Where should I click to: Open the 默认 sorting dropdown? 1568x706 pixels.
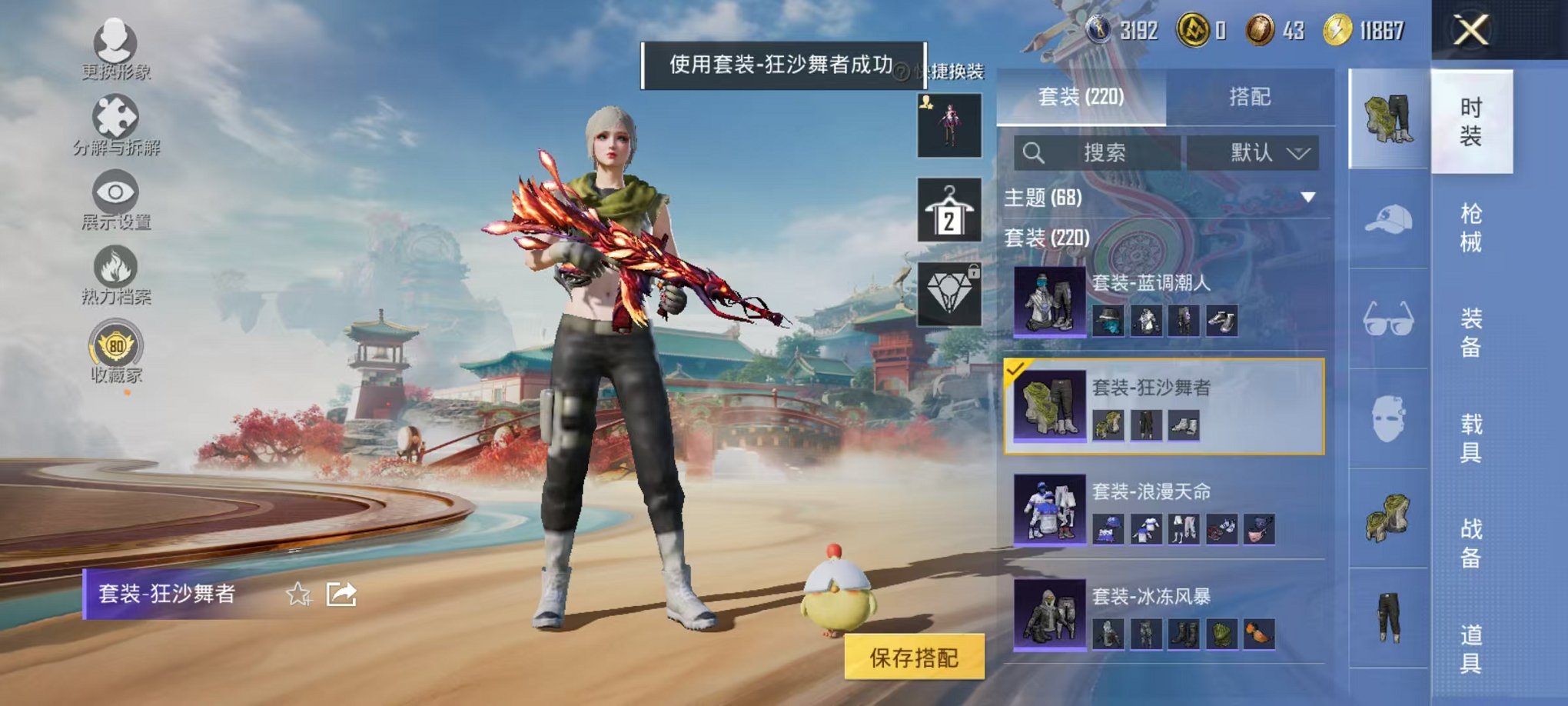(x=1253, y=152)
